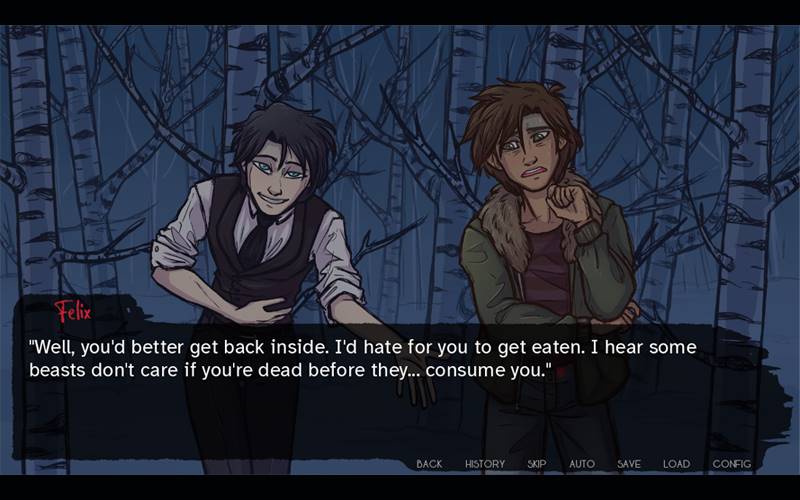Open the Load game screen
This screenshot has height=500, width=800.
[x=676, y=464]
